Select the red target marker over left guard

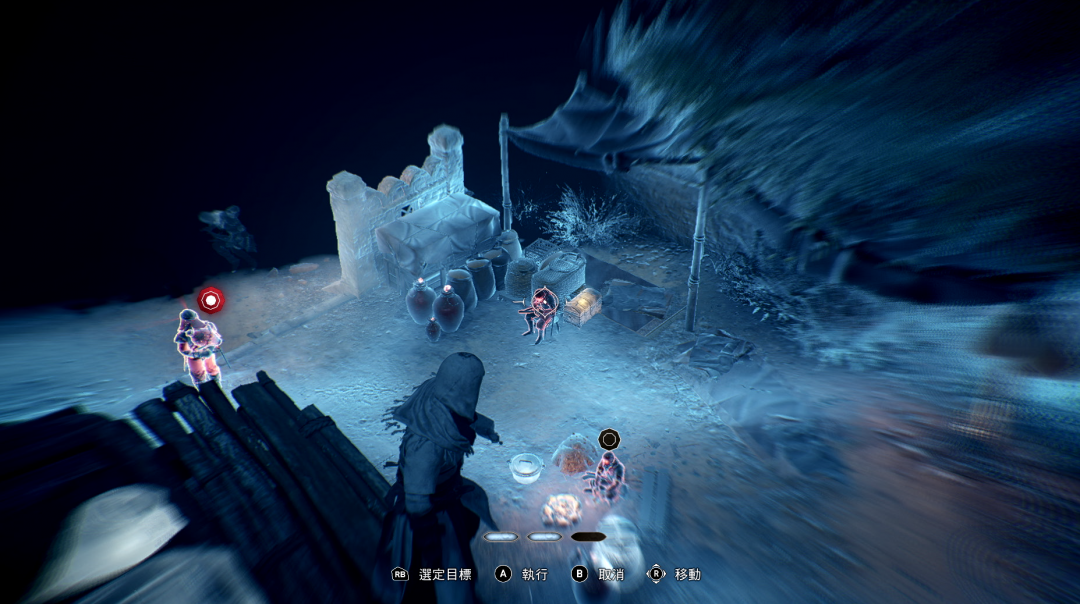210,299
